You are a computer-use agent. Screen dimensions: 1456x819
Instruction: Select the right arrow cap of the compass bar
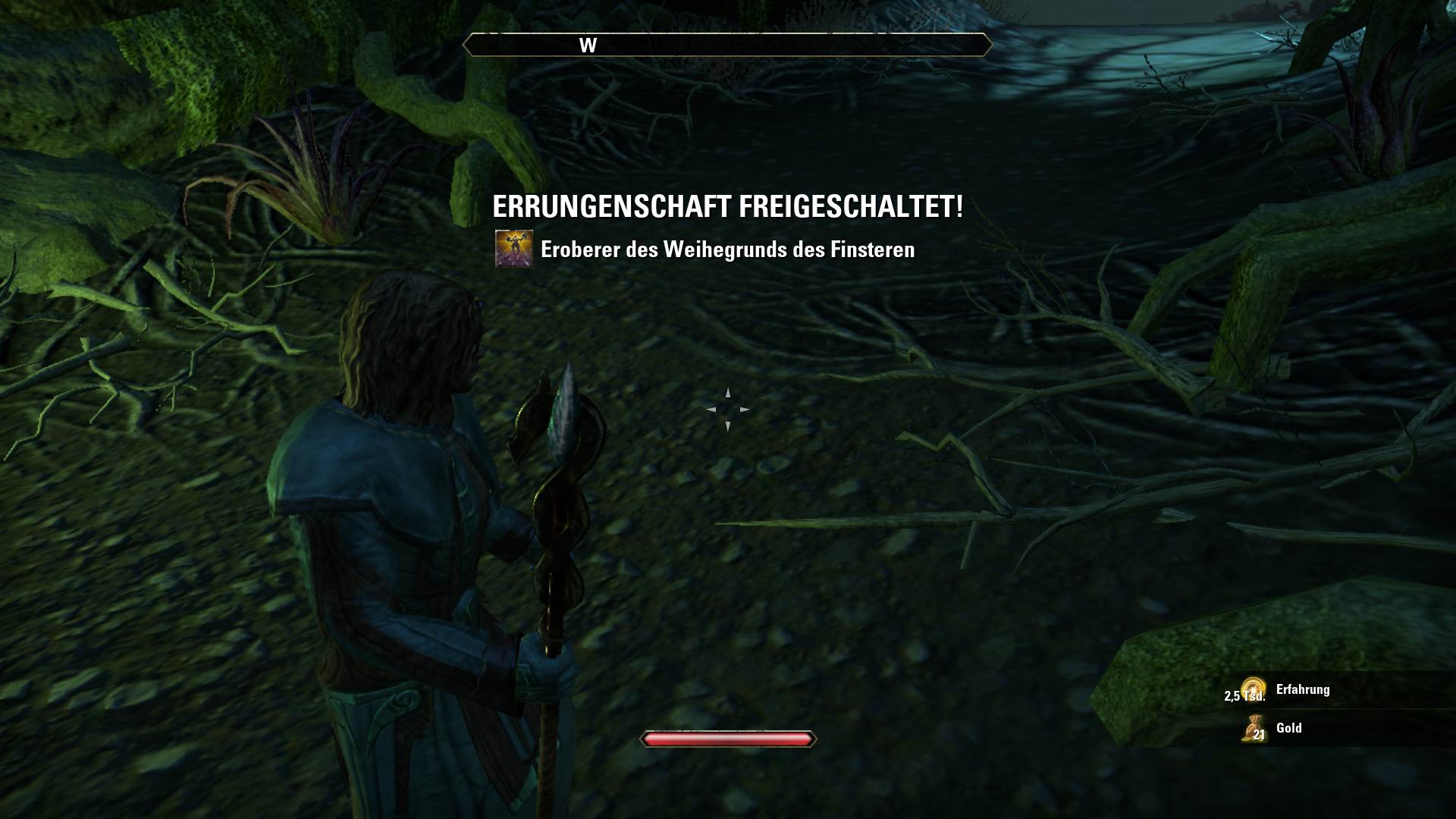[x=987, y=45]
